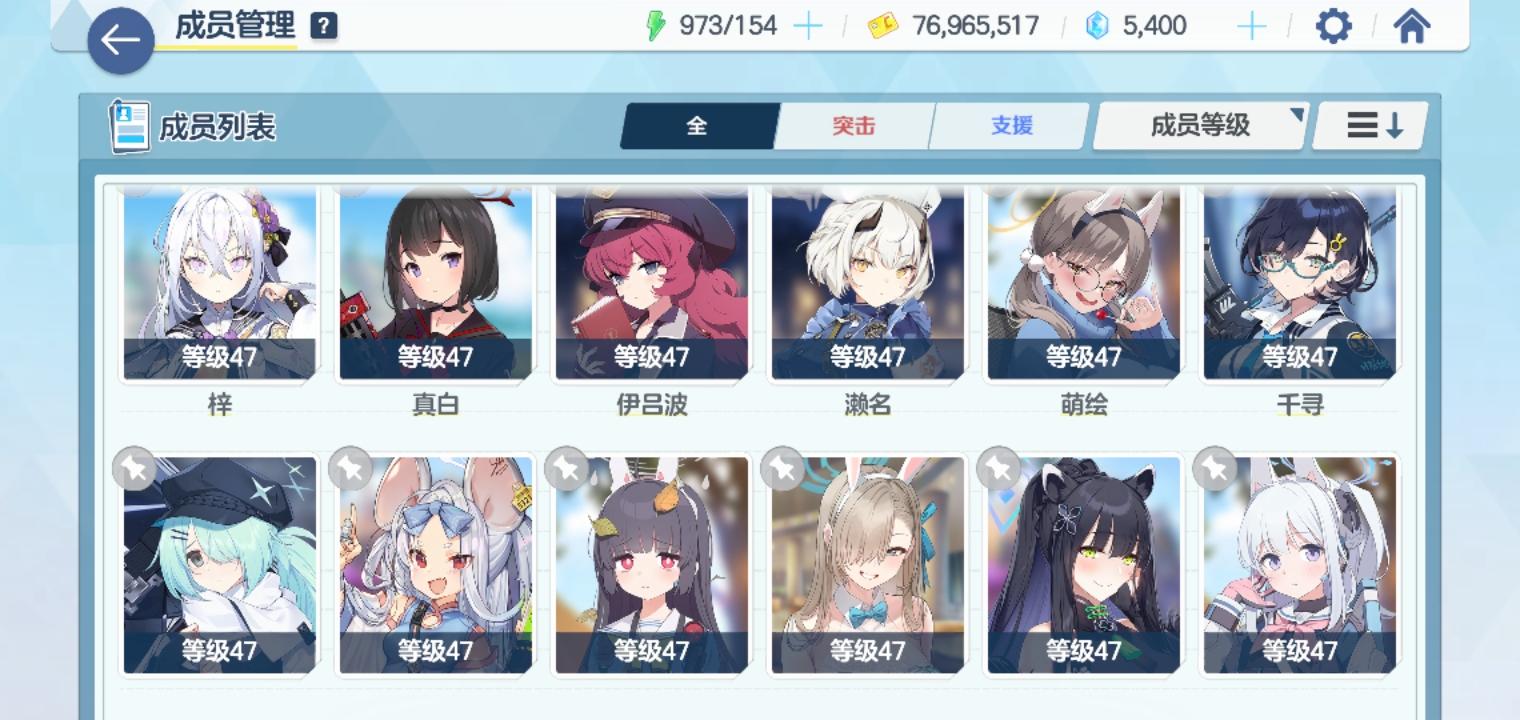Toggle the pin on the white rabbit-ear girl
This screenshot has width=1520, height=720.
click(350, 469)
